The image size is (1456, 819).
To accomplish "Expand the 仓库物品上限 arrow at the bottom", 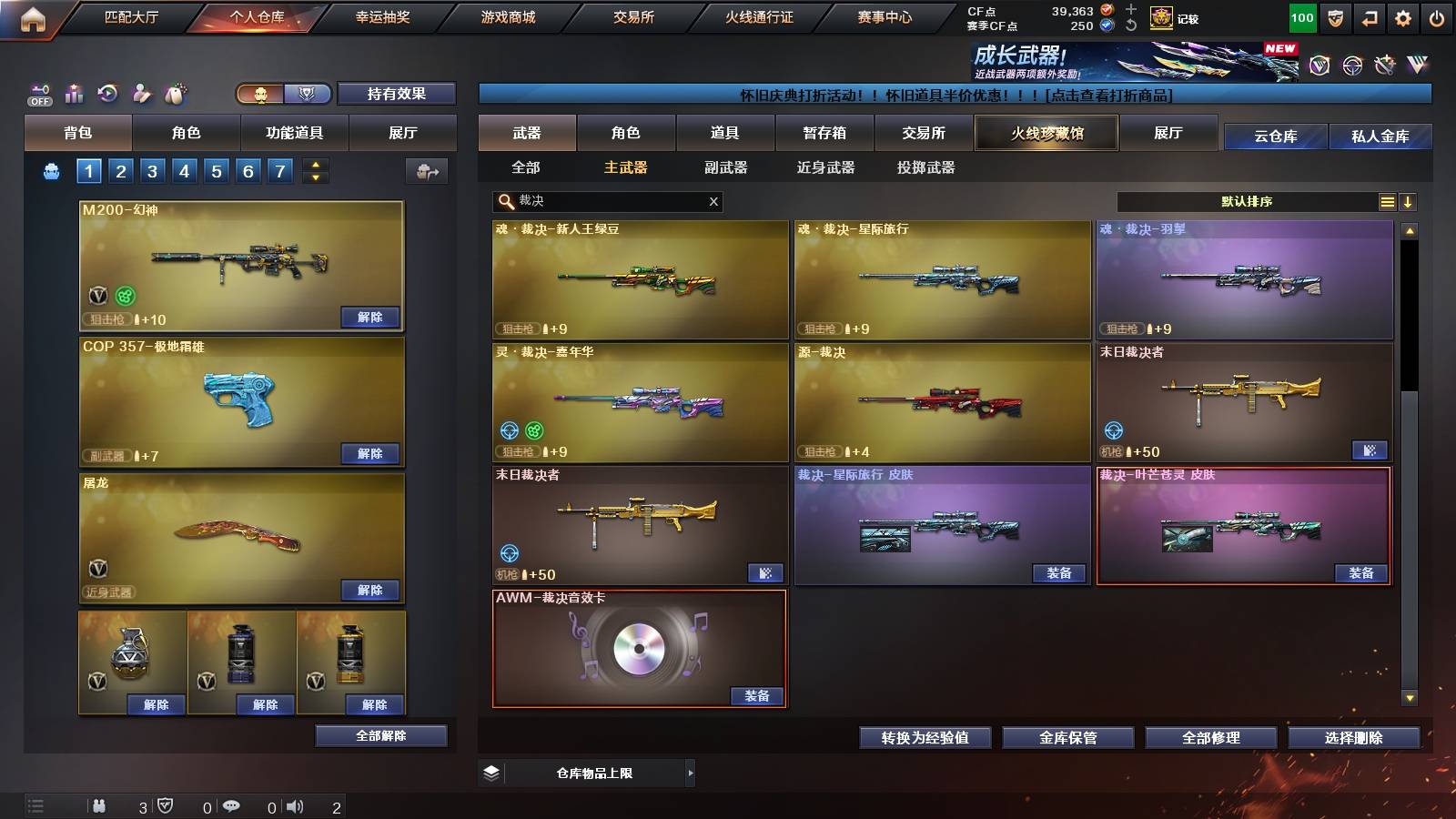I will point(692,773).
